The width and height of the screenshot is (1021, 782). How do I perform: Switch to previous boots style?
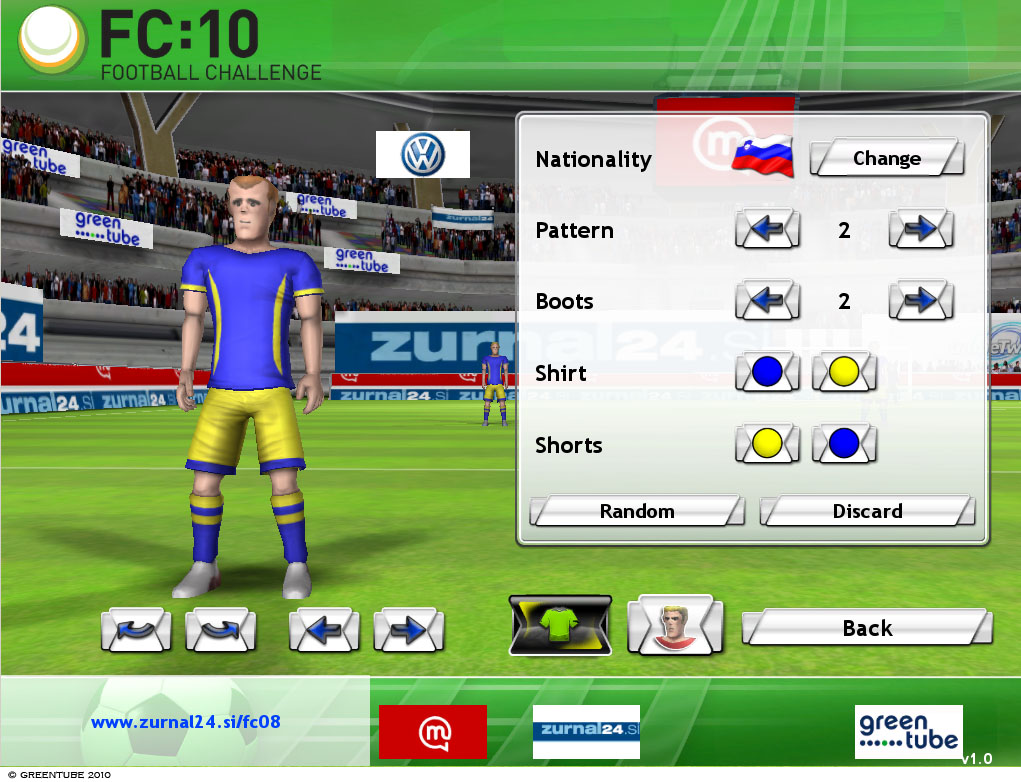pyautogui.click(x=767, y=301)
